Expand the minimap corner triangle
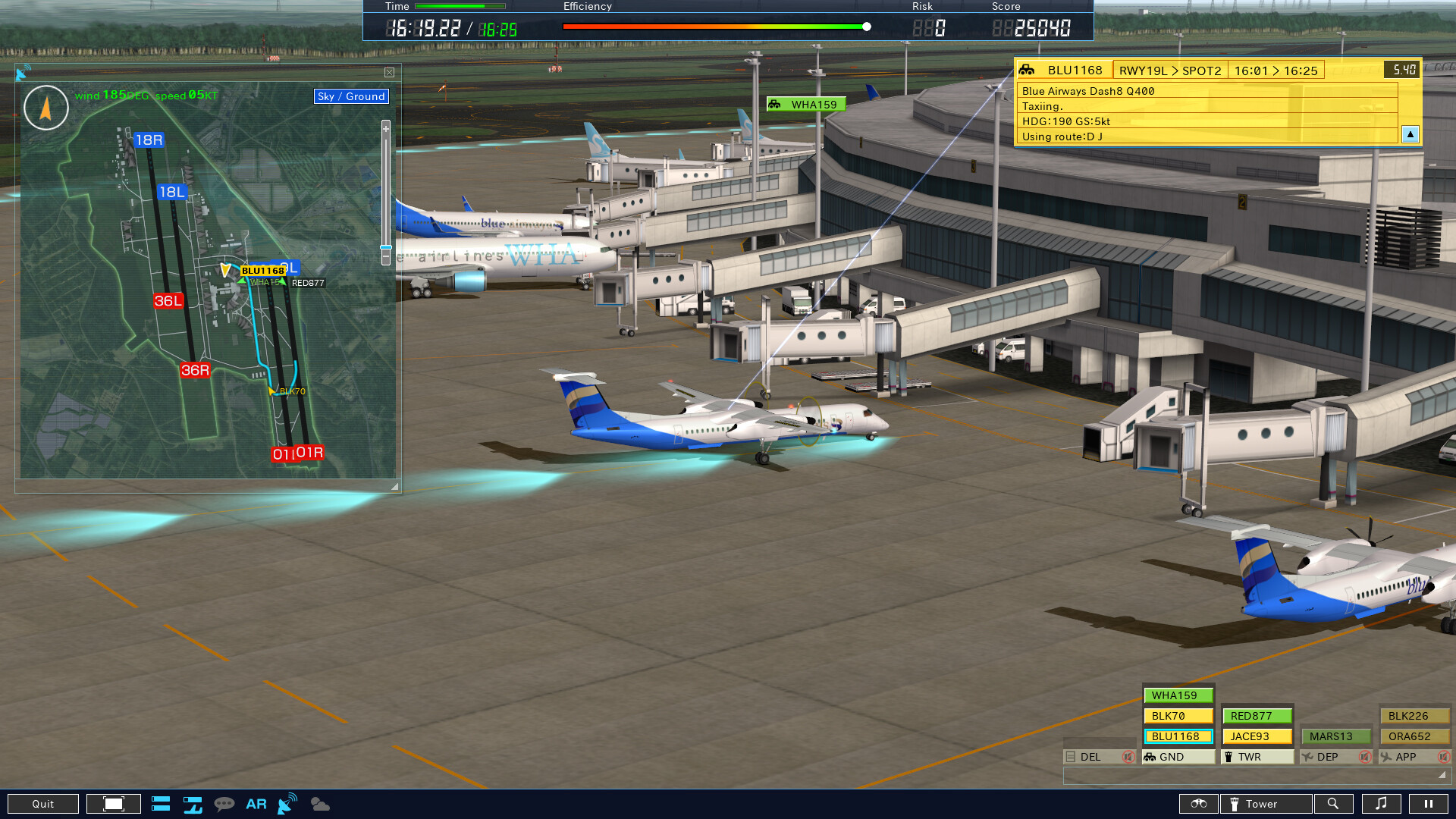Viewport: 1456px width, 819px height. (x=395, y=485)
